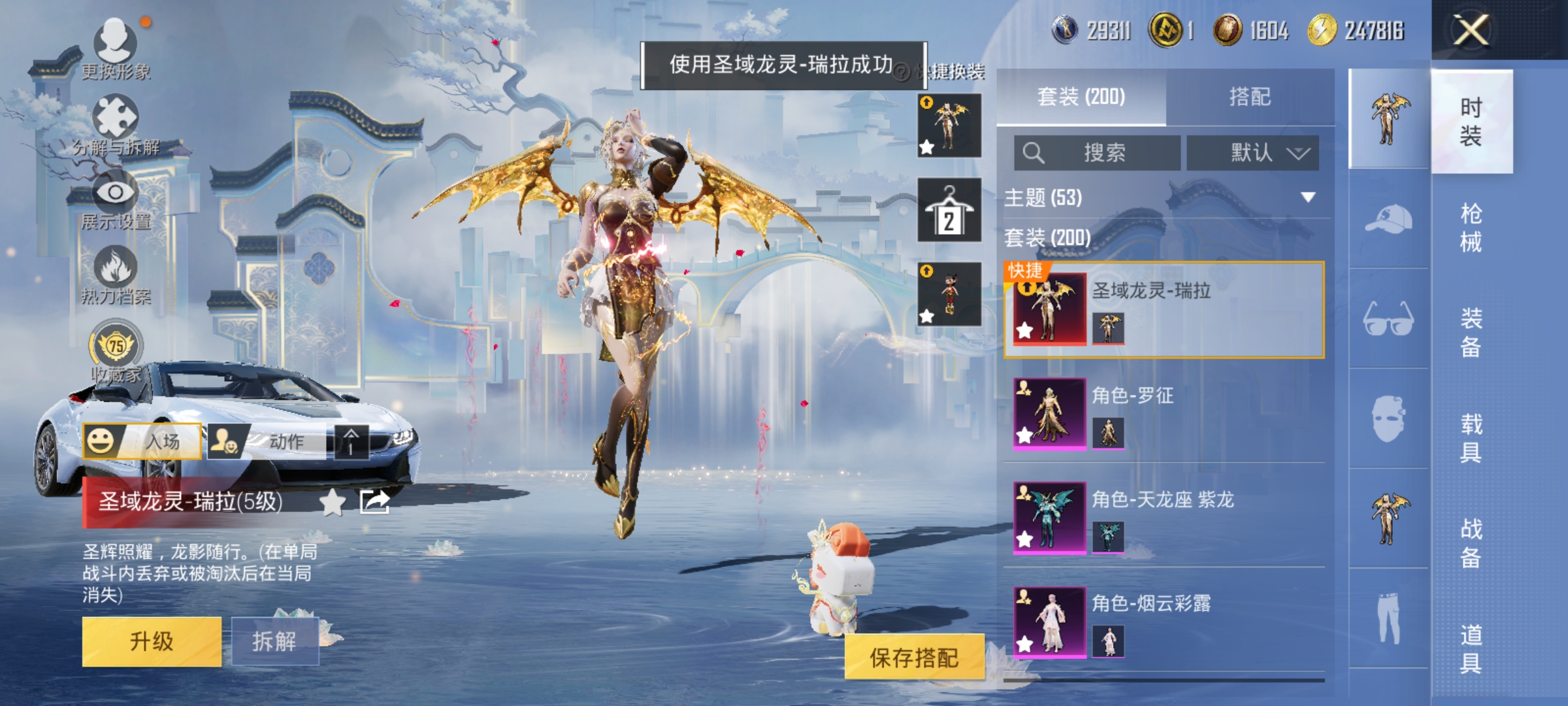Select the 分解与拆解 dismantle icon
The width and height of the screenshot is (1568, 706).
116,116
